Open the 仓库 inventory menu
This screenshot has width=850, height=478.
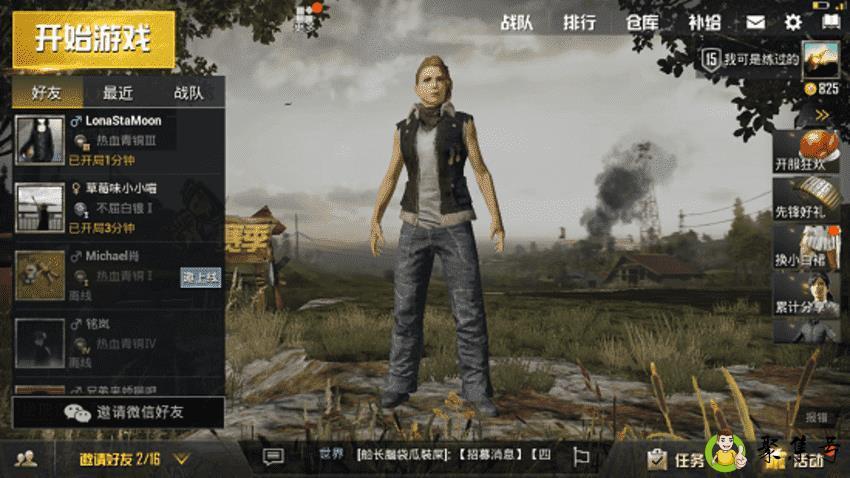pos(641,22)
